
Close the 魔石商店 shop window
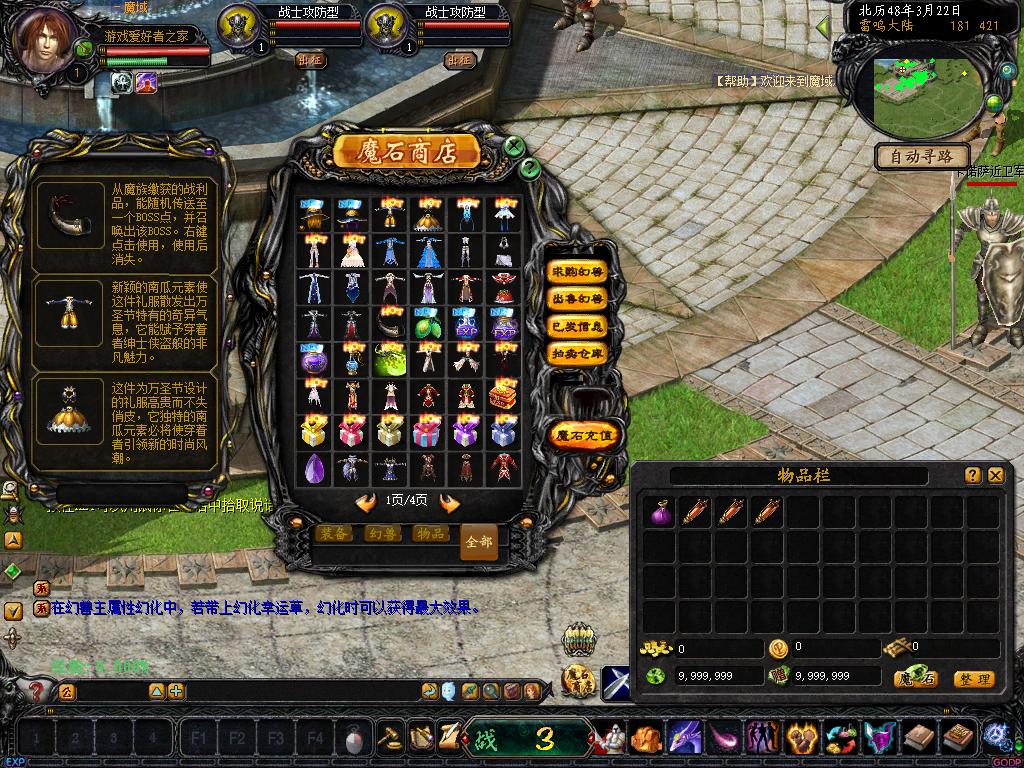[514, 146]
